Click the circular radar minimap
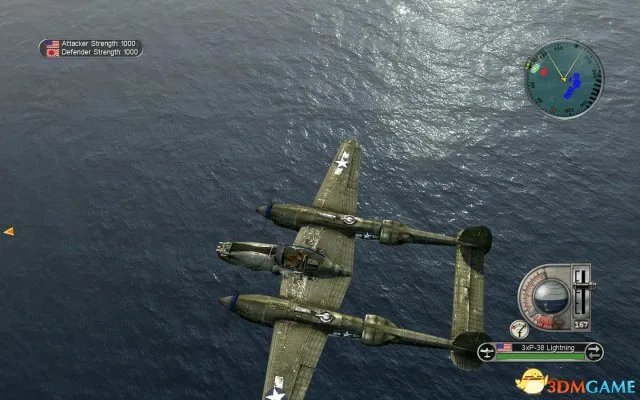 [563, 77]
